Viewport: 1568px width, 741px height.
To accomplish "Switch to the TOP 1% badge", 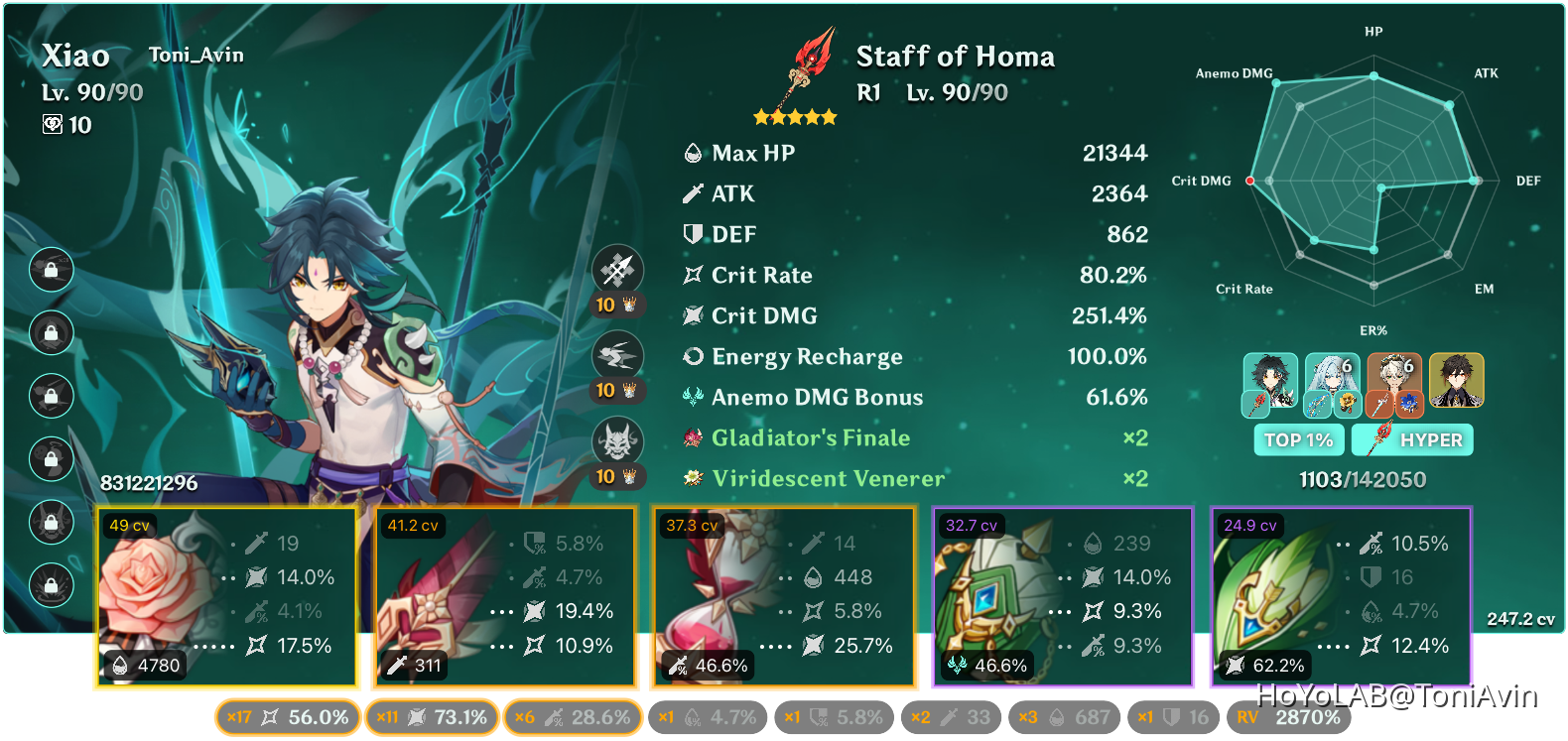I will [x=1298, y=439].
